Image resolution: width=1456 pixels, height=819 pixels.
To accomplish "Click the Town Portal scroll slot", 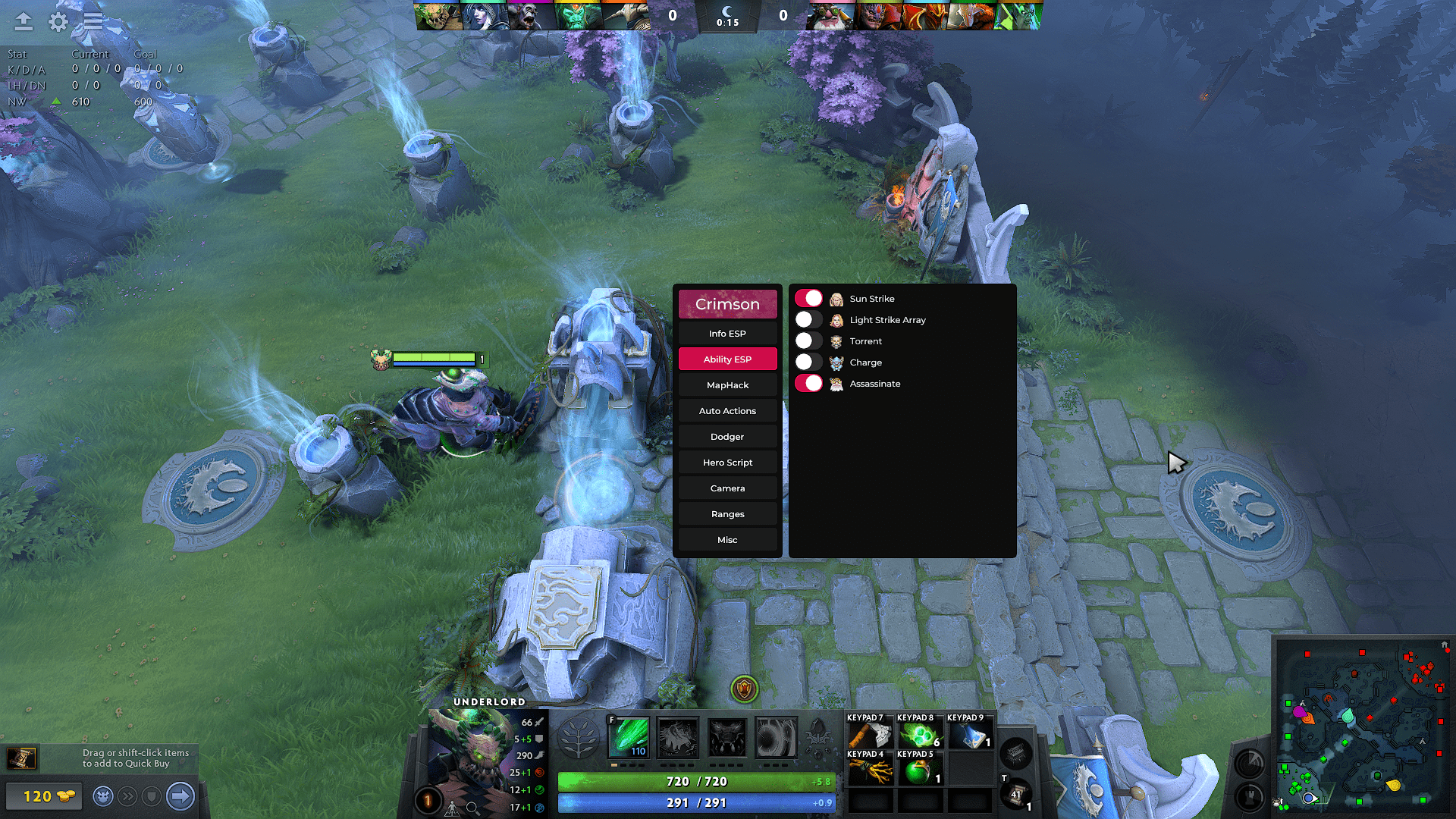I will (1016, 794).
